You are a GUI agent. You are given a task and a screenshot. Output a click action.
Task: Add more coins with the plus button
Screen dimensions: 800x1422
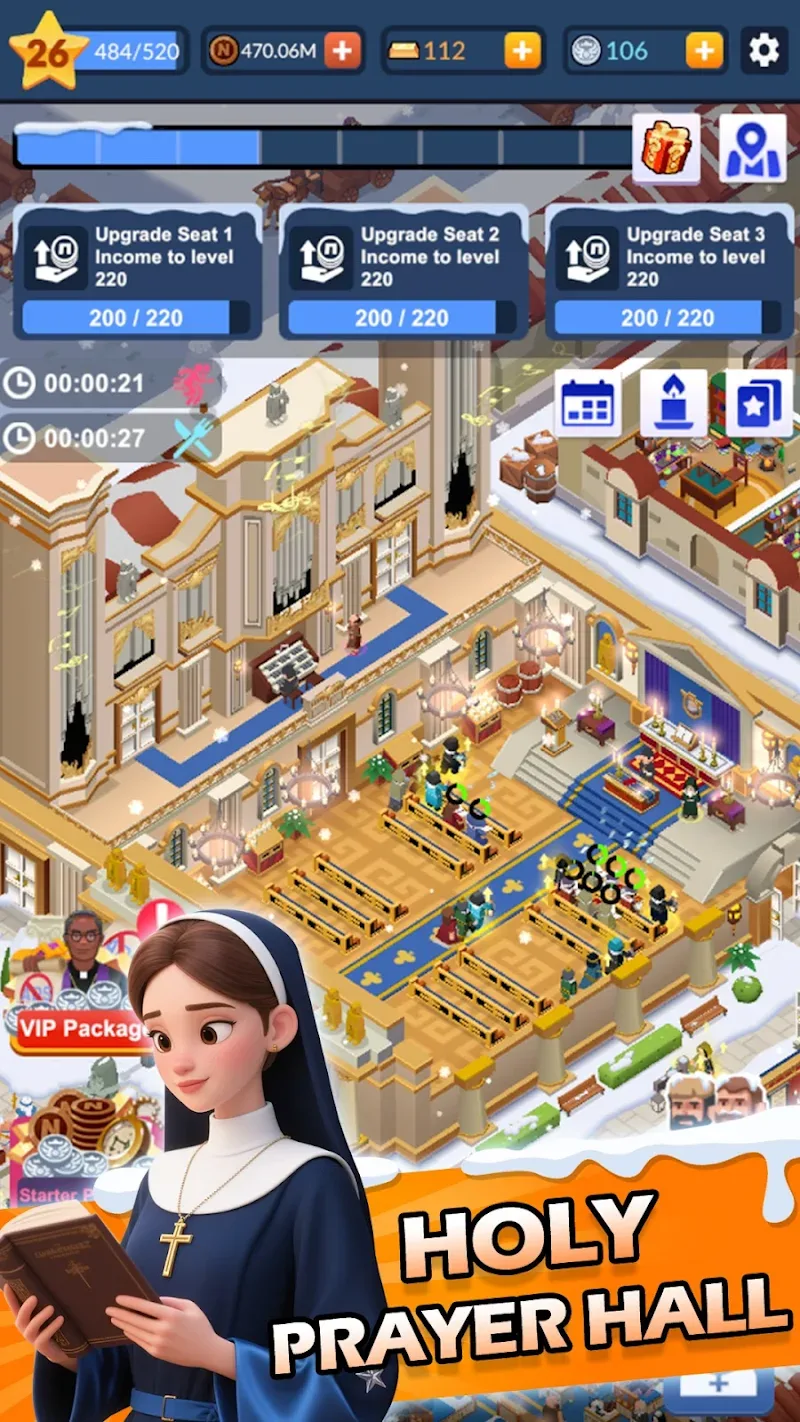point(342,50)
